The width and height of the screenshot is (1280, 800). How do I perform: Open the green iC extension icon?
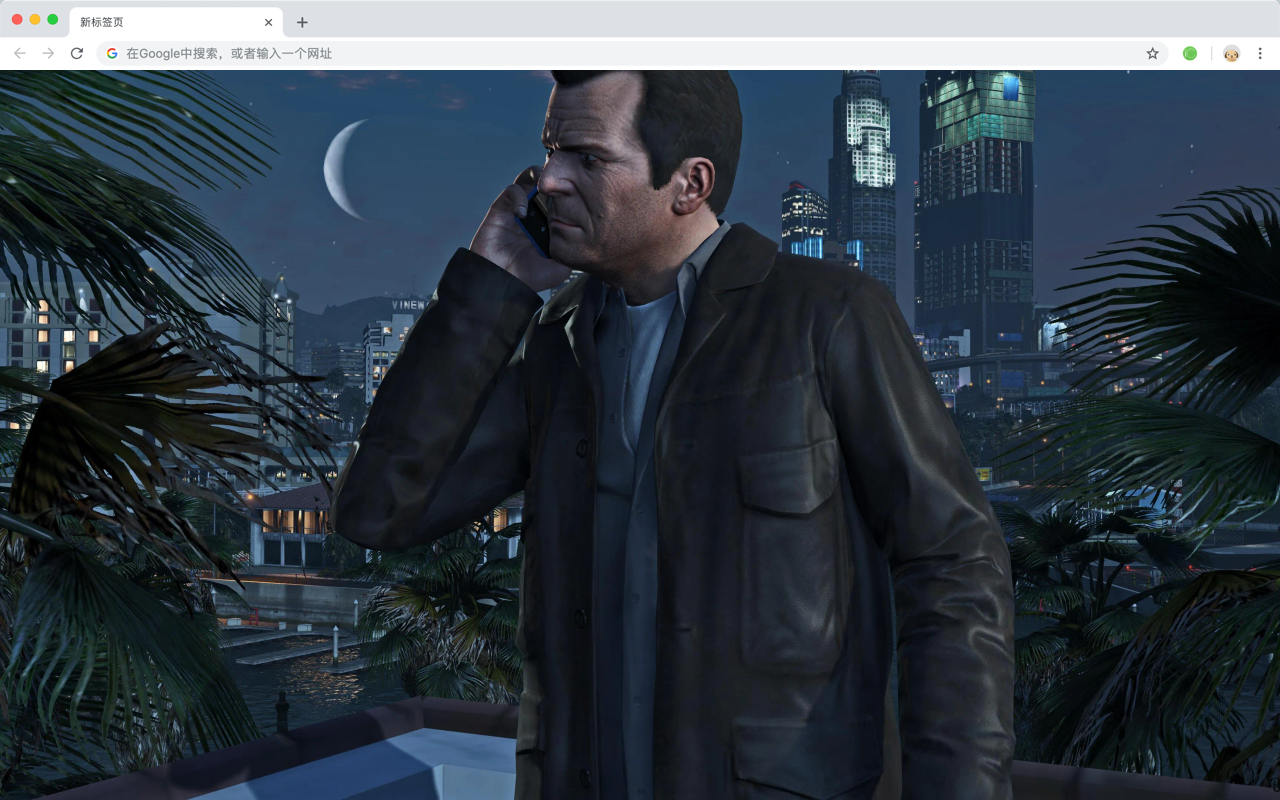(x=1190, y=53)
